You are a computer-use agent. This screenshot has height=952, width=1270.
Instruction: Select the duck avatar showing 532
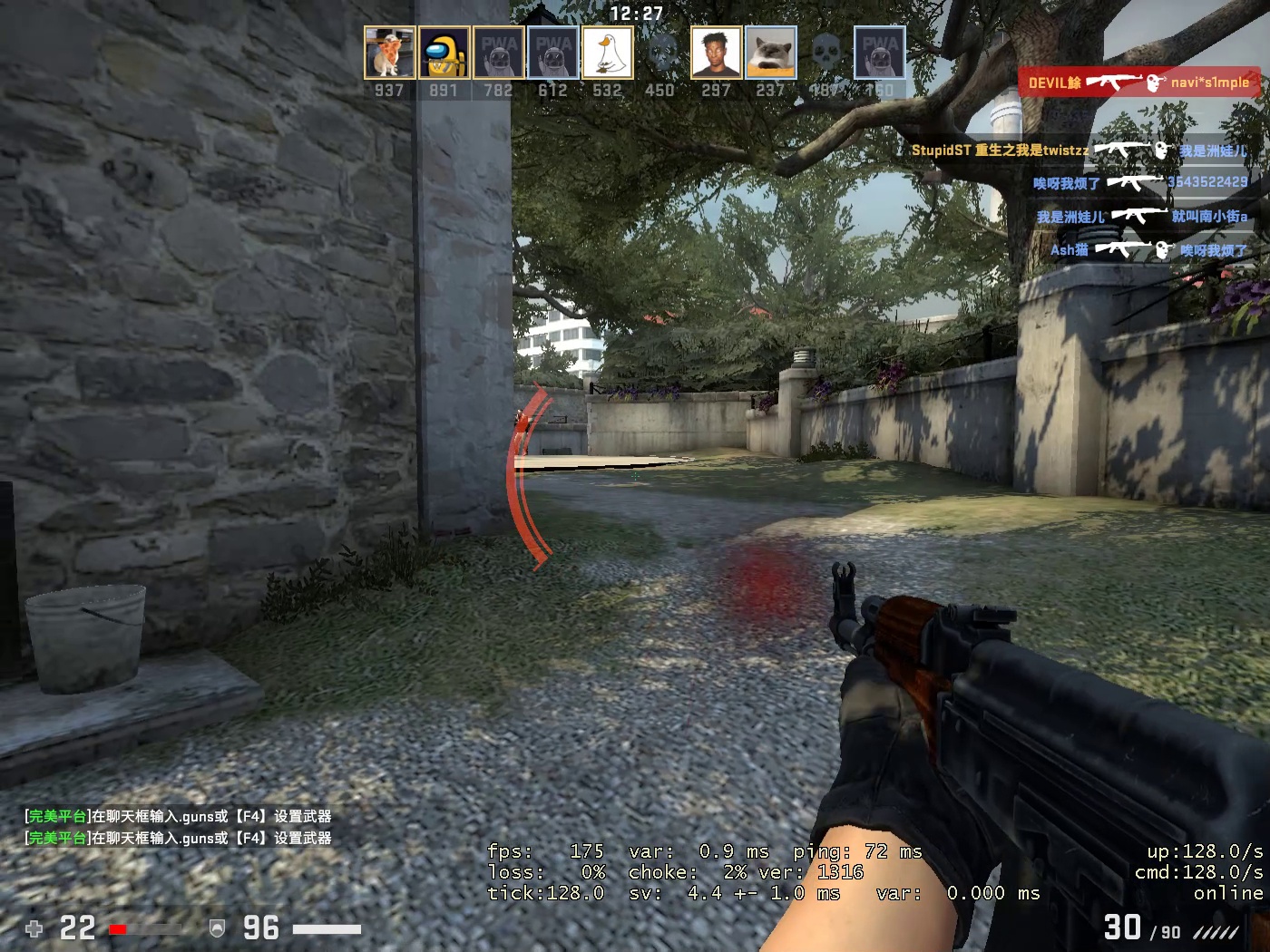606,52
